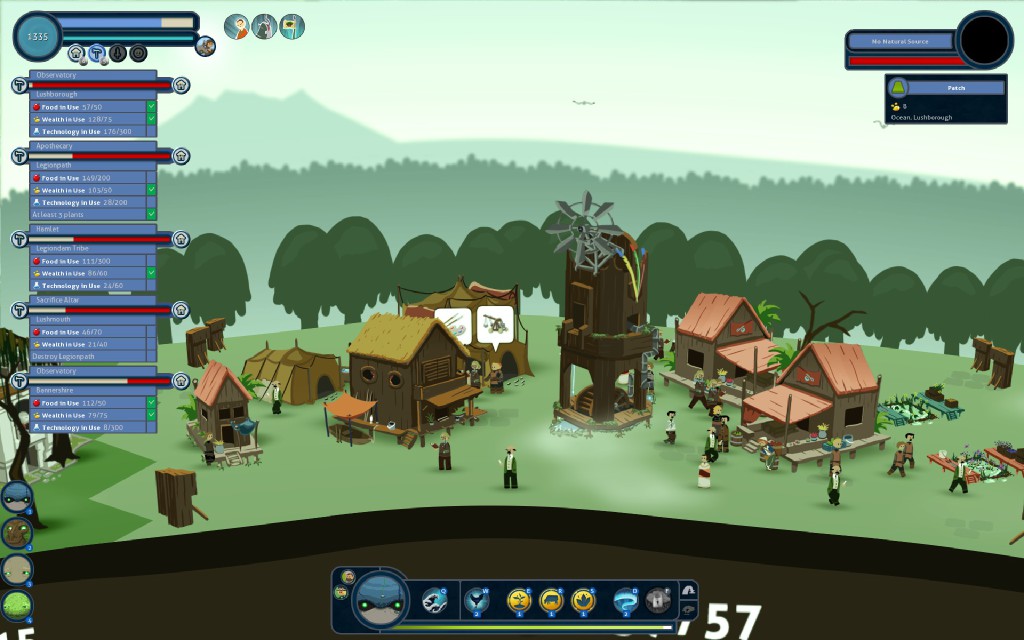This screenshot has height=640, width=1024.
Task: Select the green Swamp Giant portrait
Action: click(x=16, y=605)
